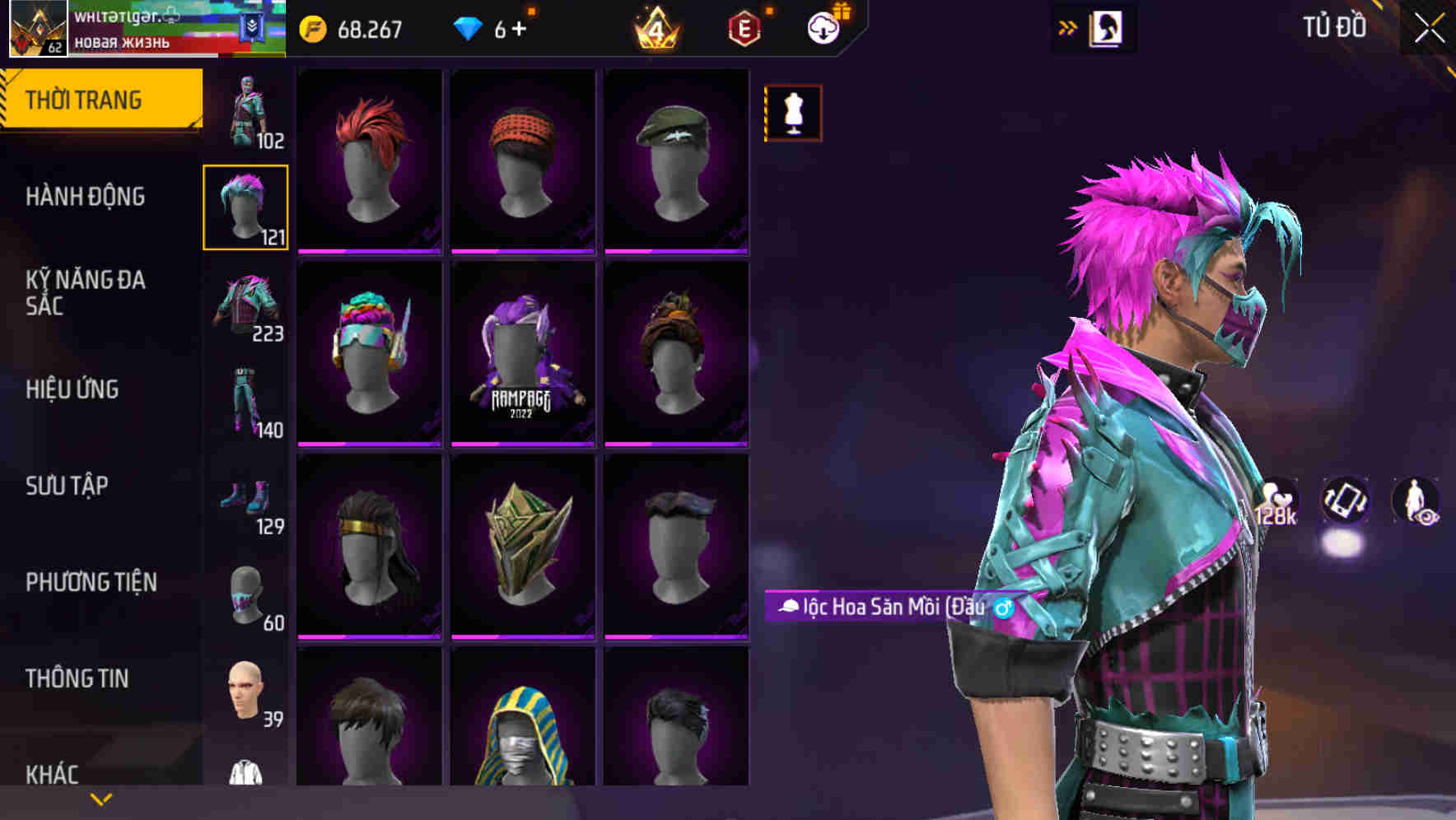Open the level 4 crown rank badge
The image size is (1456, 820).
[x=655, y=30]
